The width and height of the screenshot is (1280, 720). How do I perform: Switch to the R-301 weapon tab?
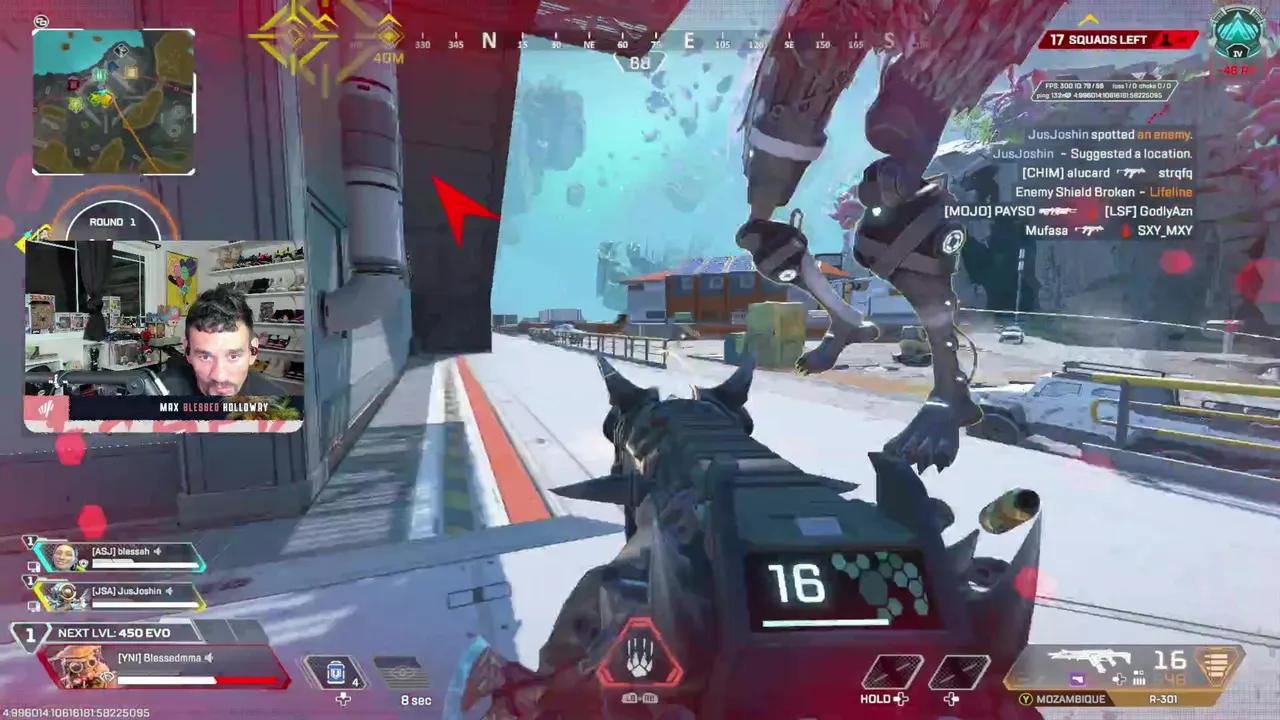pyautogui.click(x=1164, y=700)
